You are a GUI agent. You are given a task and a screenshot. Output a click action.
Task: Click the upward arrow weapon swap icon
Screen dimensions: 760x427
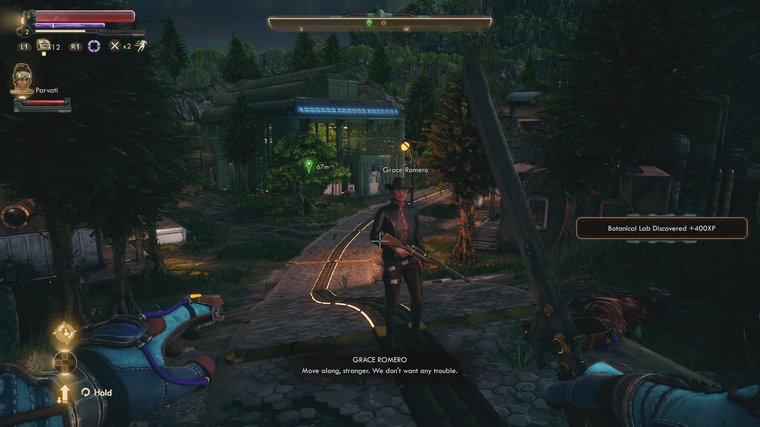click(65, 392)
